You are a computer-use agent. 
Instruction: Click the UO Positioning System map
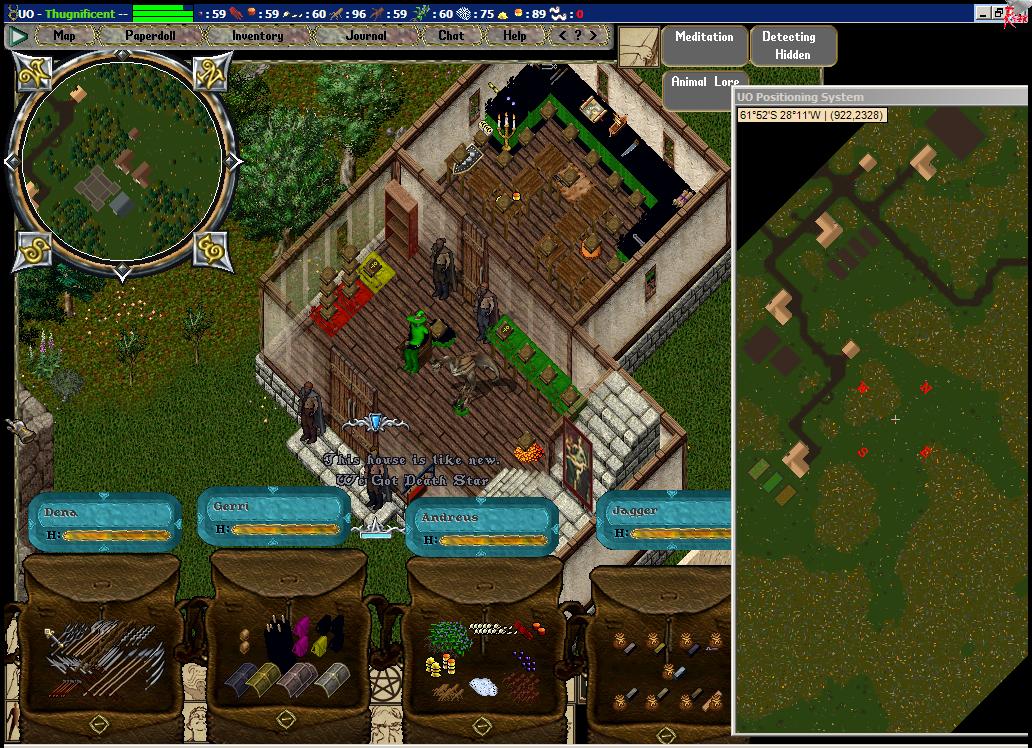[882, 420]
